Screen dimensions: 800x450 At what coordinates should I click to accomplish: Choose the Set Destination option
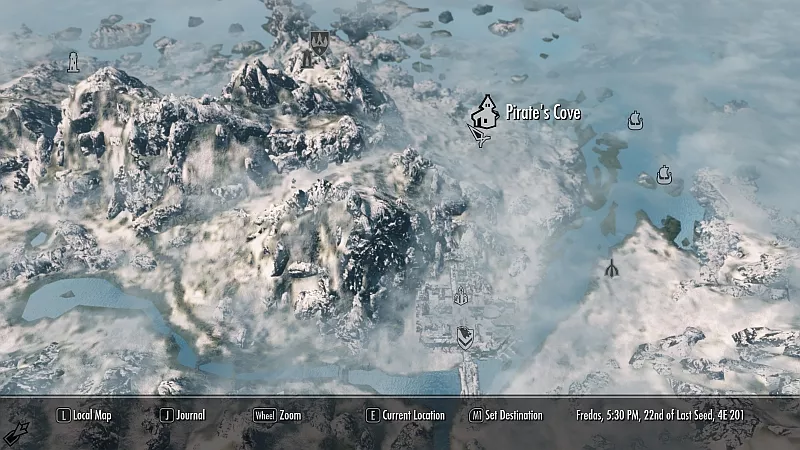507,415
